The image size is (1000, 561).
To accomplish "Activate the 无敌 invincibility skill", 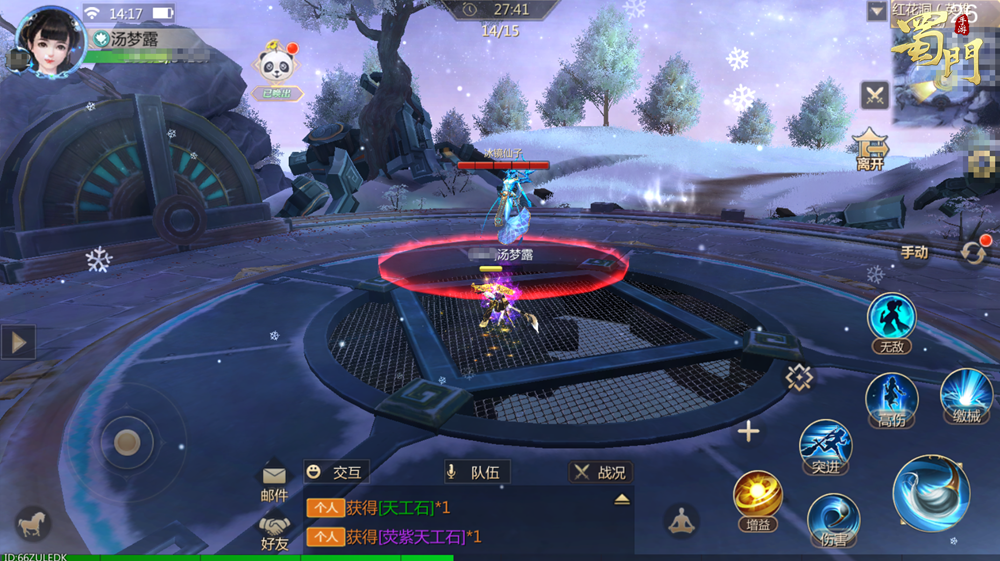I will pyautogui.click(x=891, y=318).
